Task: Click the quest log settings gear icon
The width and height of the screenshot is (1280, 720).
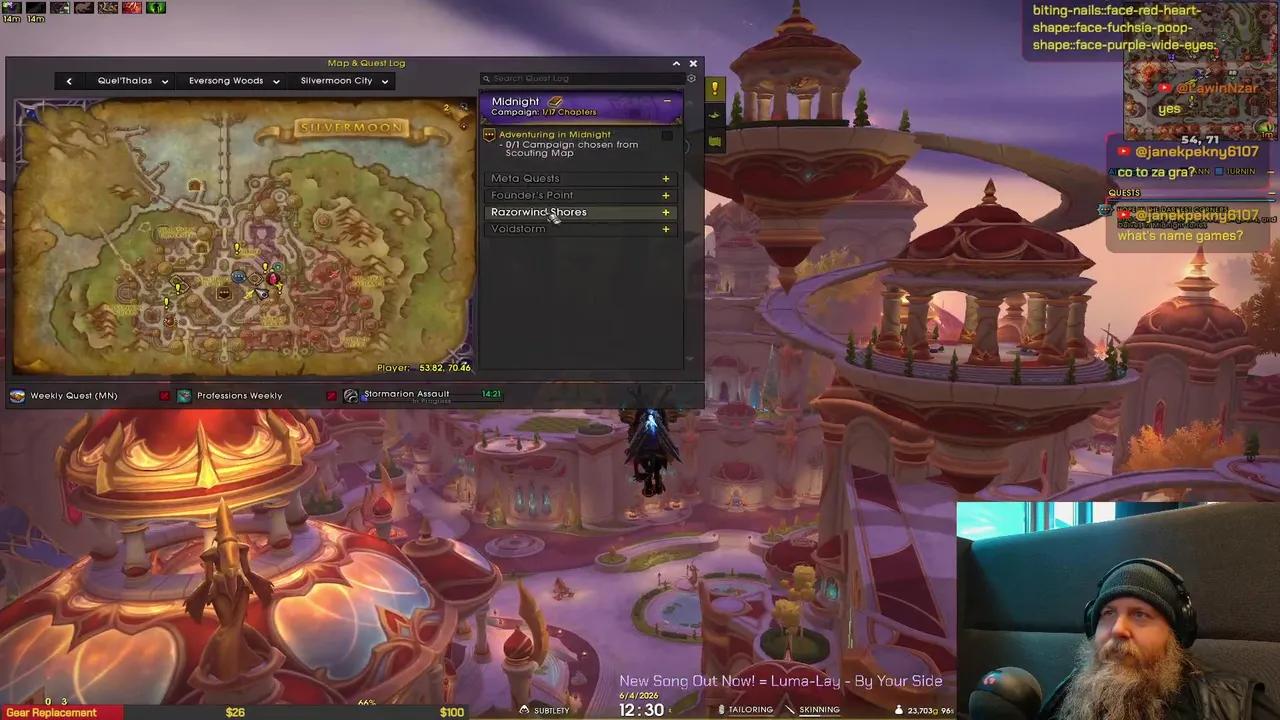Action: [x=691, y=78]
